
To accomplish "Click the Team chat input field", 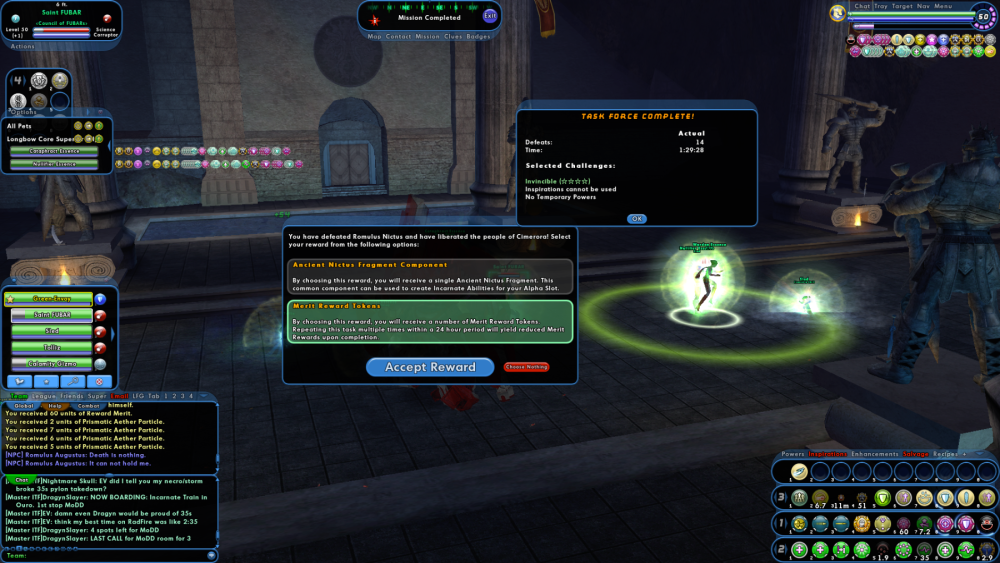I will [x=110, y=555].
